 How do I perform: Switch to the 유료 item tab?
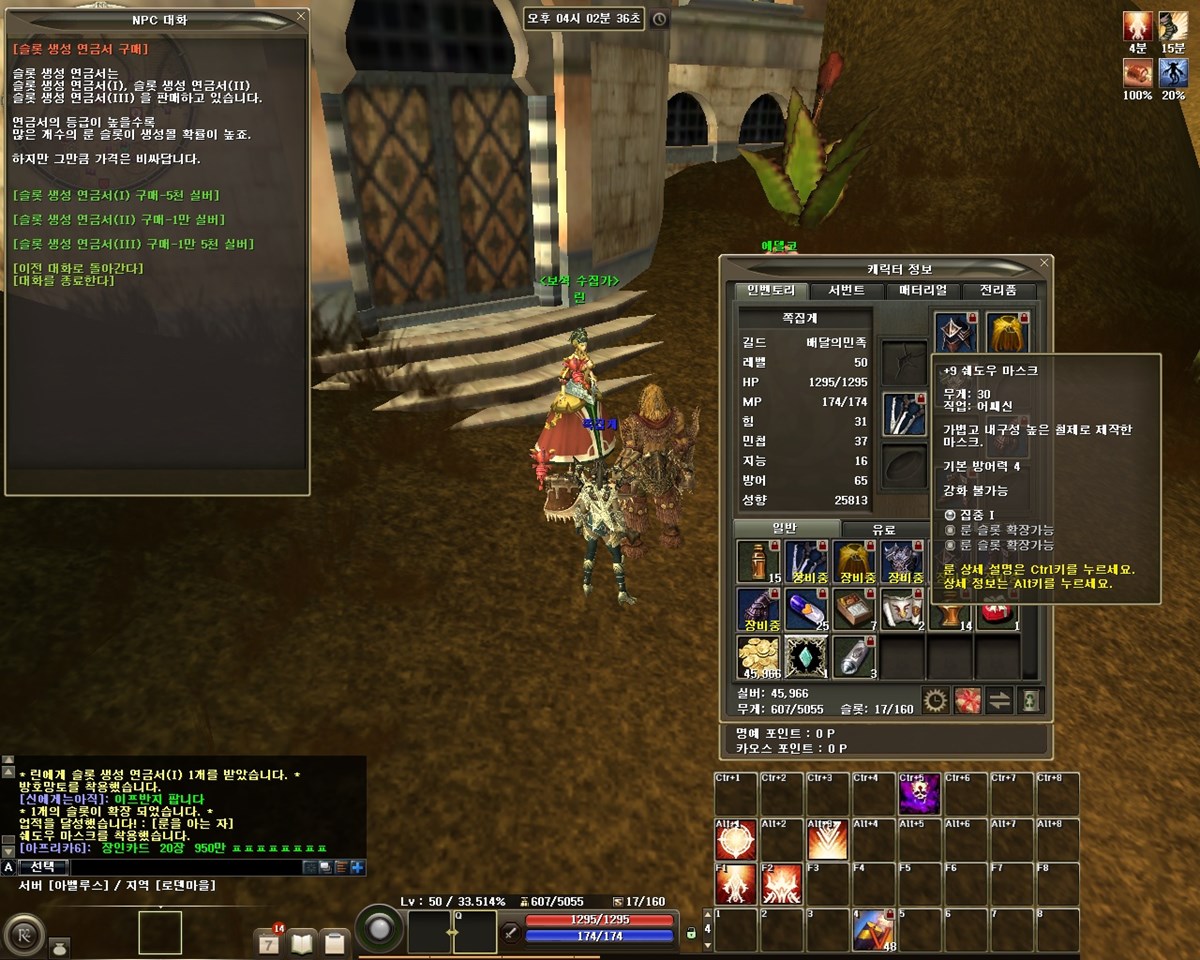pyautogui.click(x=883, y=530)
